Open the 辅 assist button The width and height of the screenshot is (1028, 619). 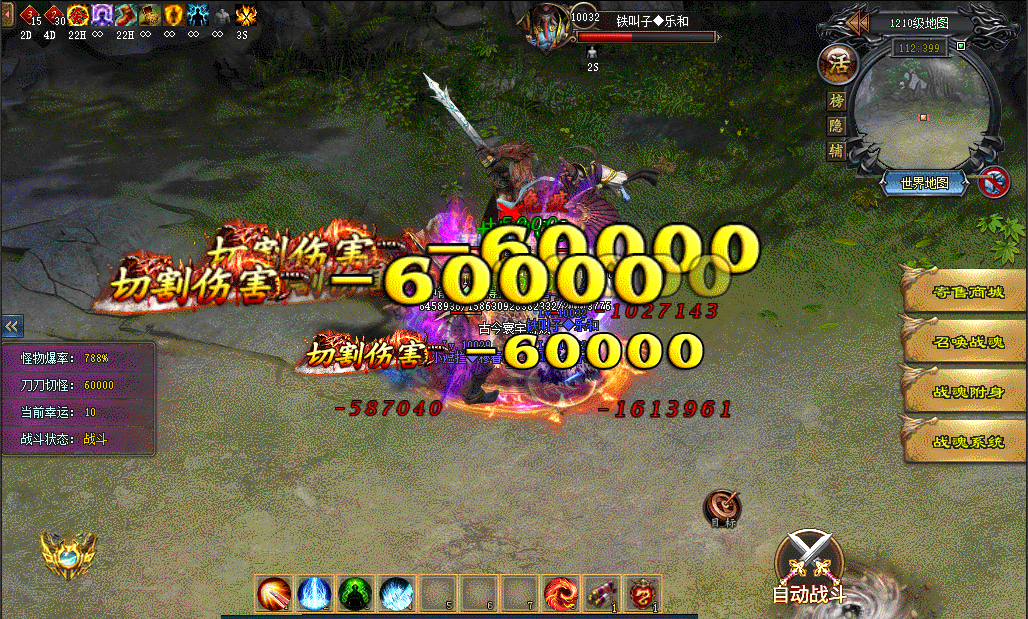click(x=837, y=151)
